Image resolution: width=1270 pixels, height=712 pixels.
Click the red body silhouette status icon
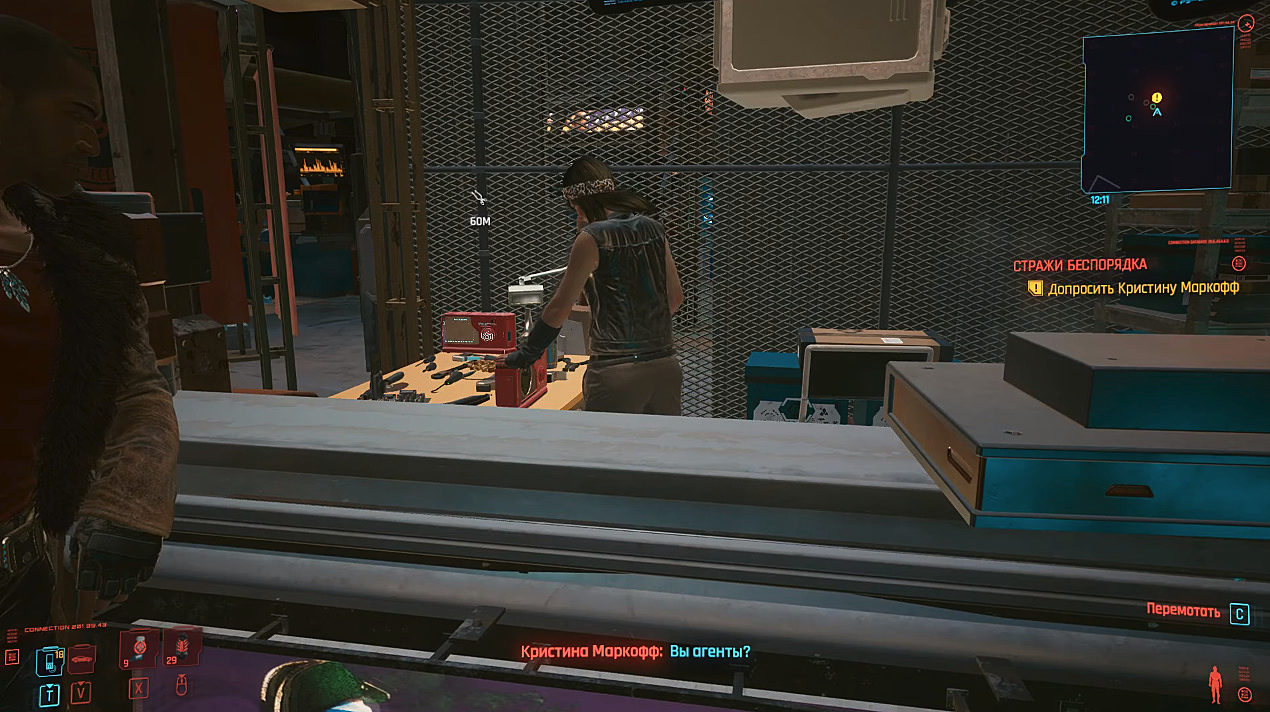point(1215,684)
